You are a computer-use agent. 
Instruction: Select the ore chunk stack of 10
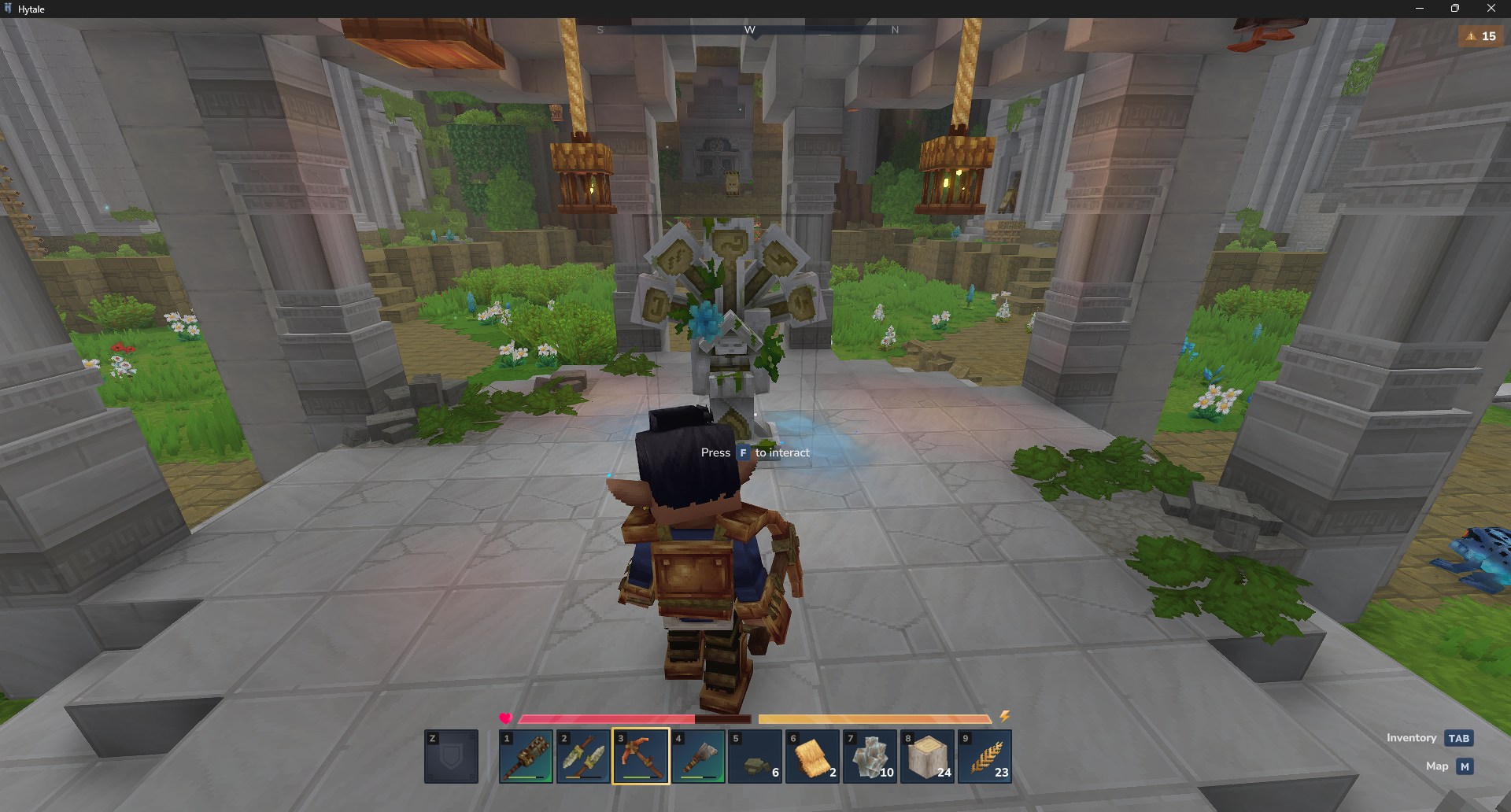coord(870,756)
